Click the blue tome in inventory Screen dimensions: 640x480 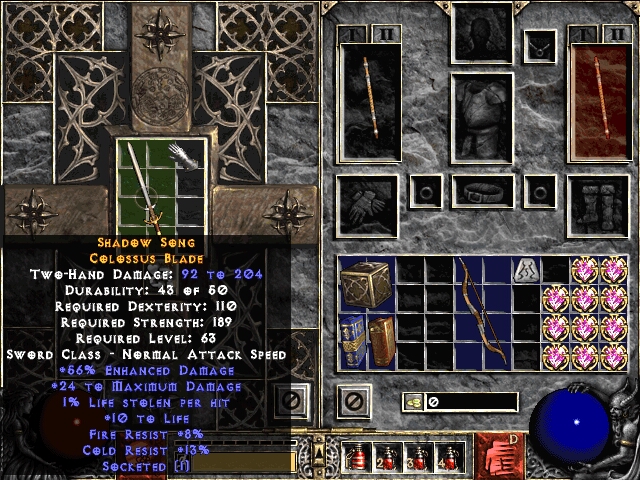pos(352,338)
